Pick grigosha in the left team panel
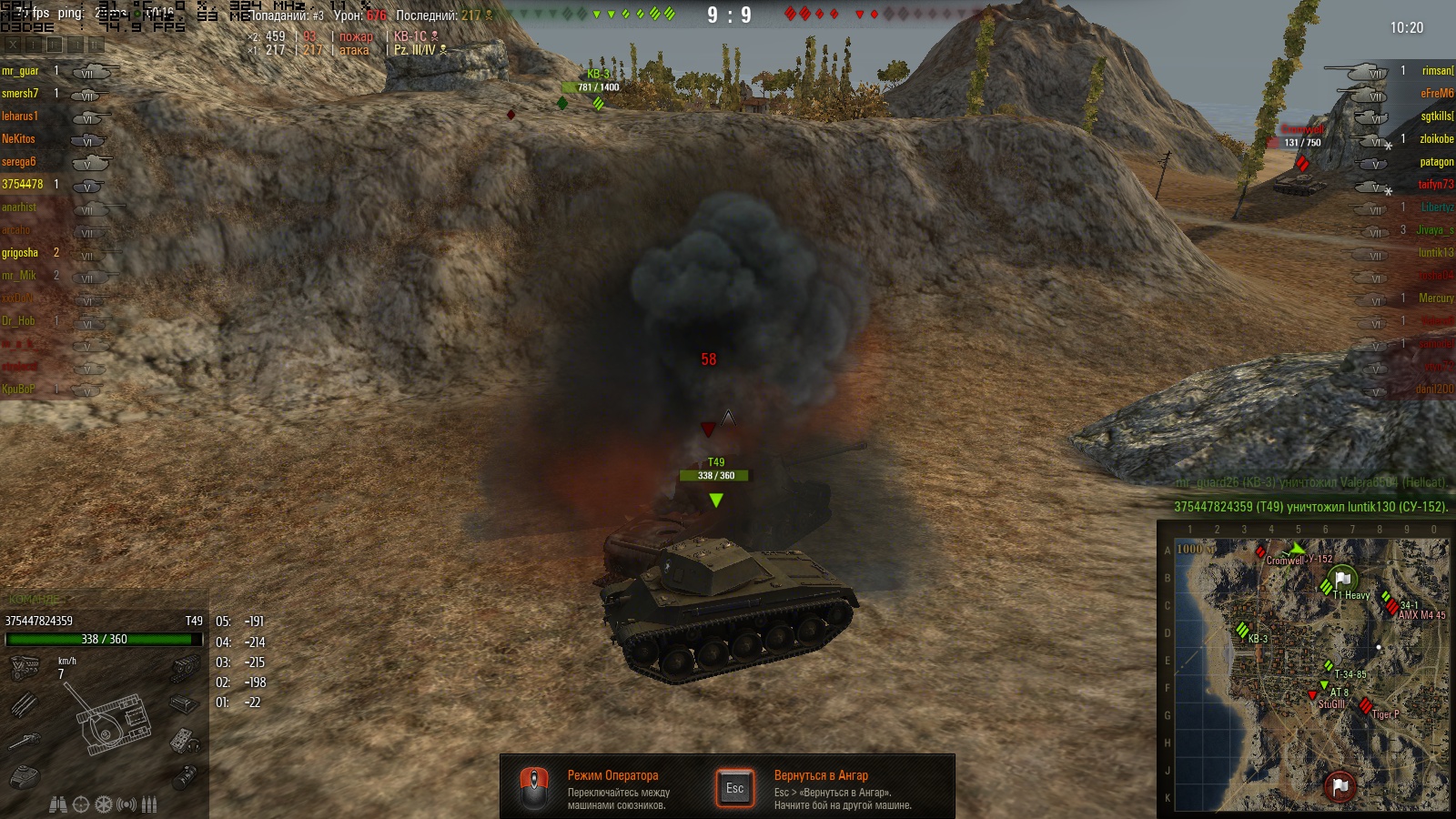The height and width of the screenshot is (819, 1456). (x=20, y=253)
